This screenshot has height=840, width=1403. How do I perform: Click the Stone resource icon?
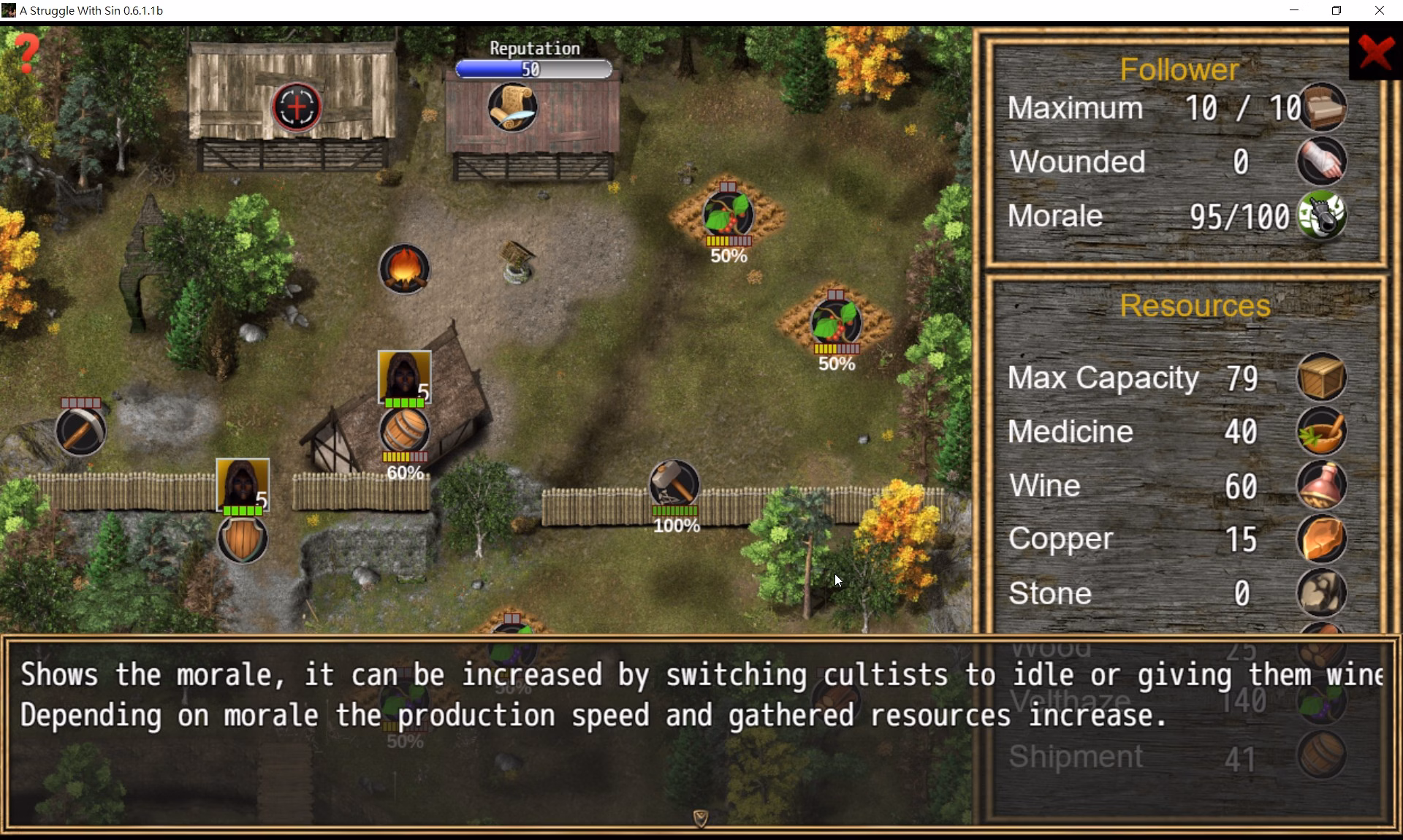point(1322,593)
